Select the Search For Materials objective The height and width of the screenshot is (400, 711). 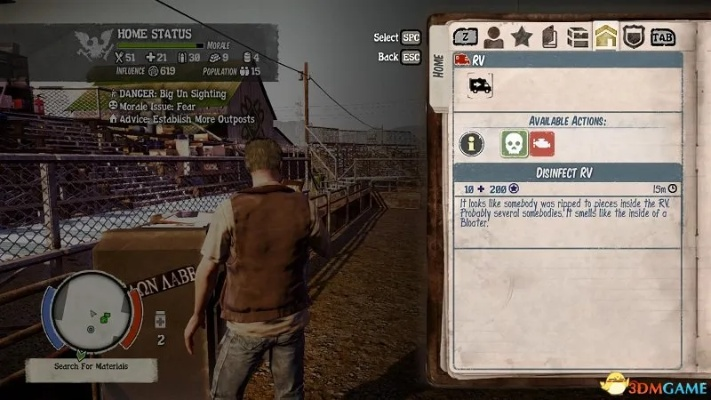pos(91,370)
